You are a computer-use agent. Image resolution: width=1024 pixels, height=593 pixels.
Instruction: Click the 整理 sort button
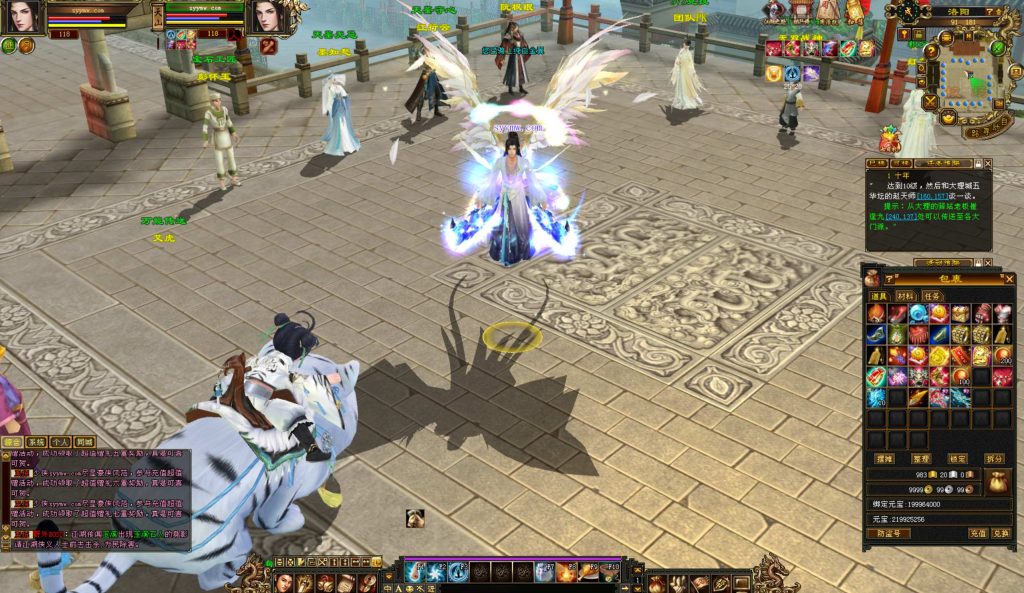(x=922, y=458)
